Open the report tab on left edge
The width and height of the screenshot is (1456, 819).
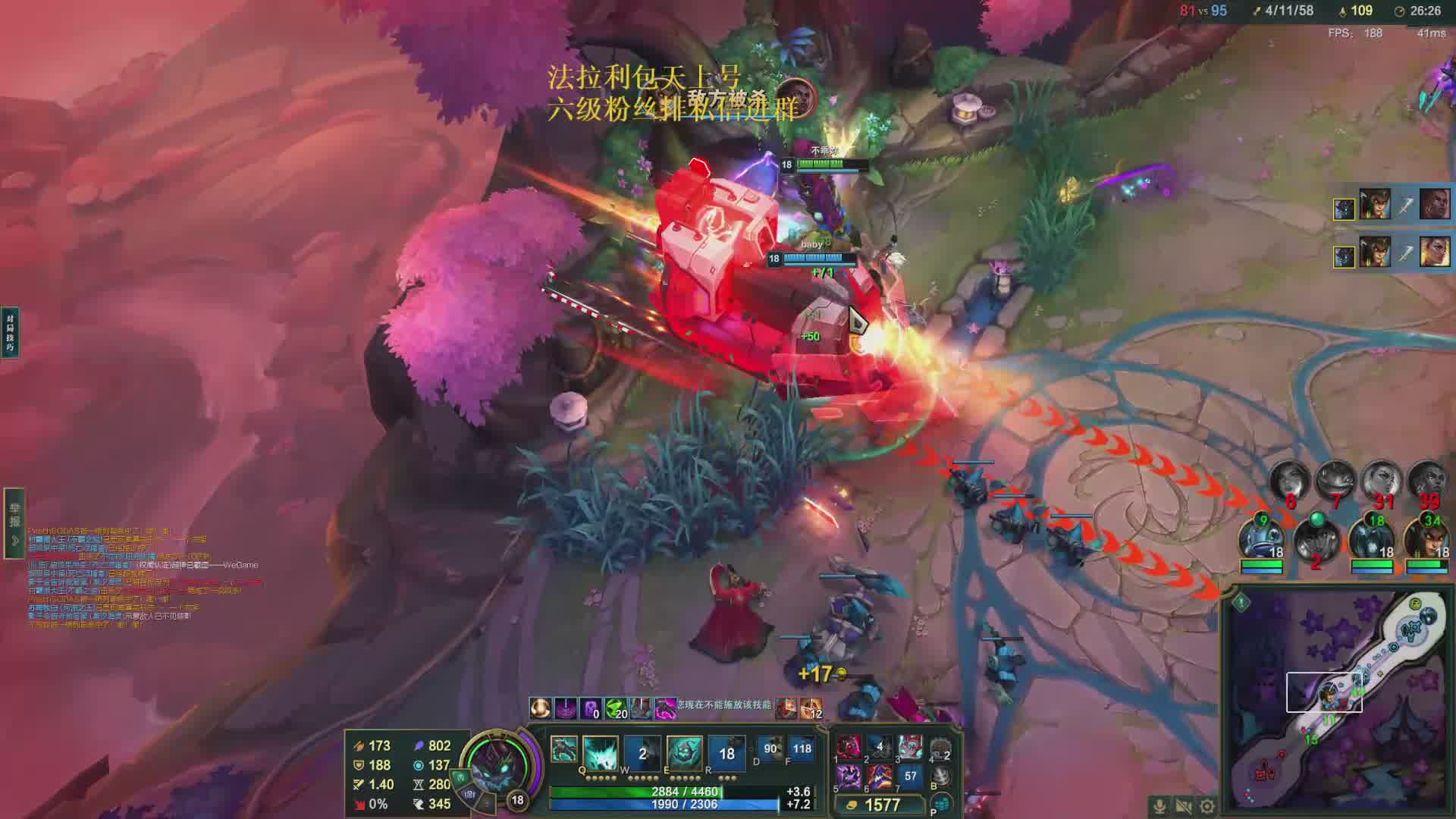coord(14,523)
